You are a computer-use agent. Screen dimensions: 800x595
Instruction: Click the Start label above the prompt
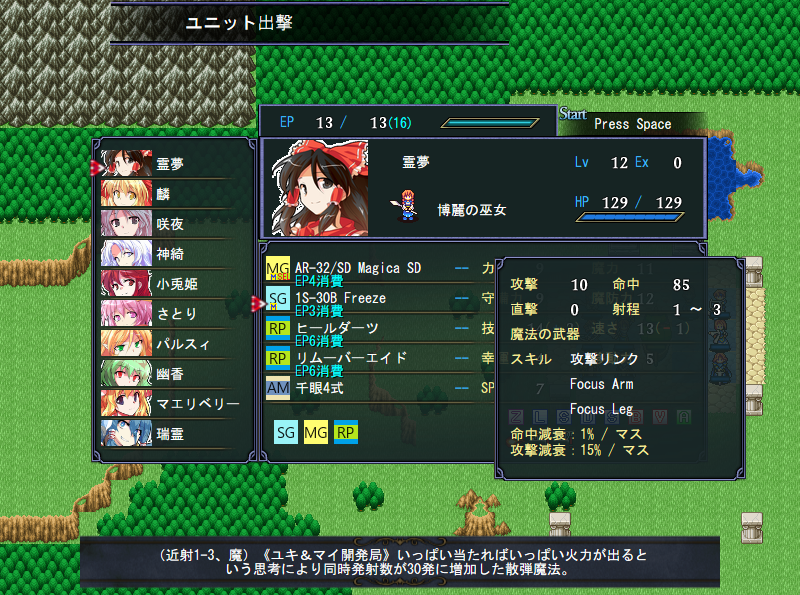point(573,114)
